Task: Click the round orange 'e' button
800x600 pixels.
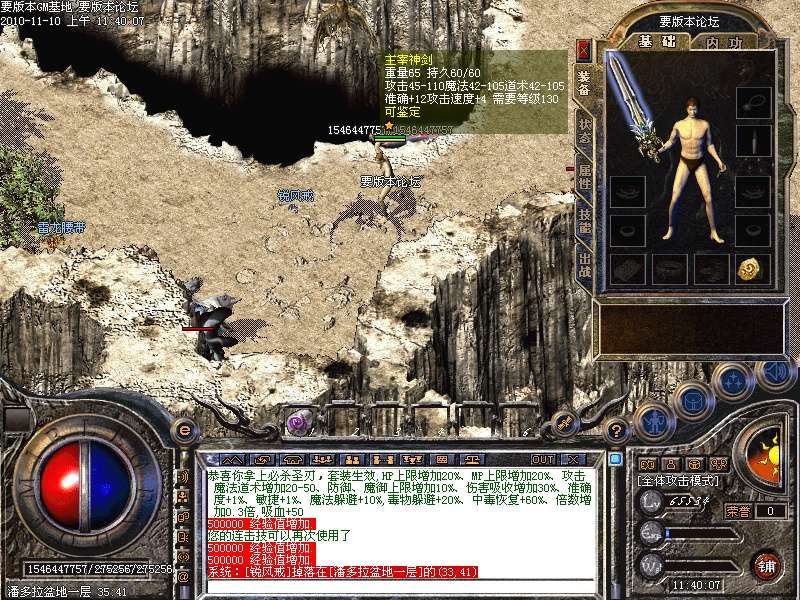Action: (184, 430)
